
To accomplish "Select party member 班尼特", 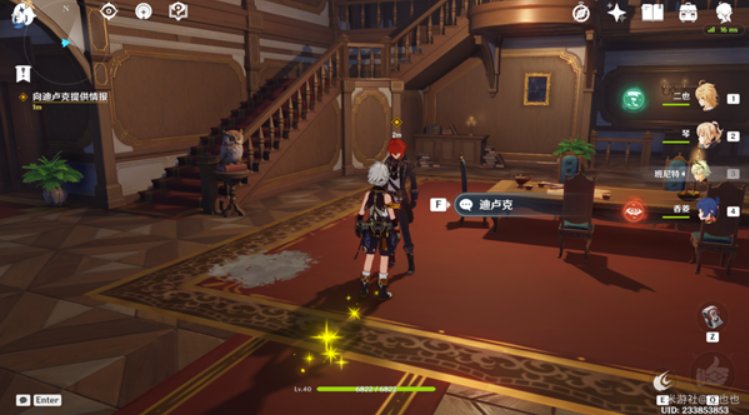I will click(701, 172).
